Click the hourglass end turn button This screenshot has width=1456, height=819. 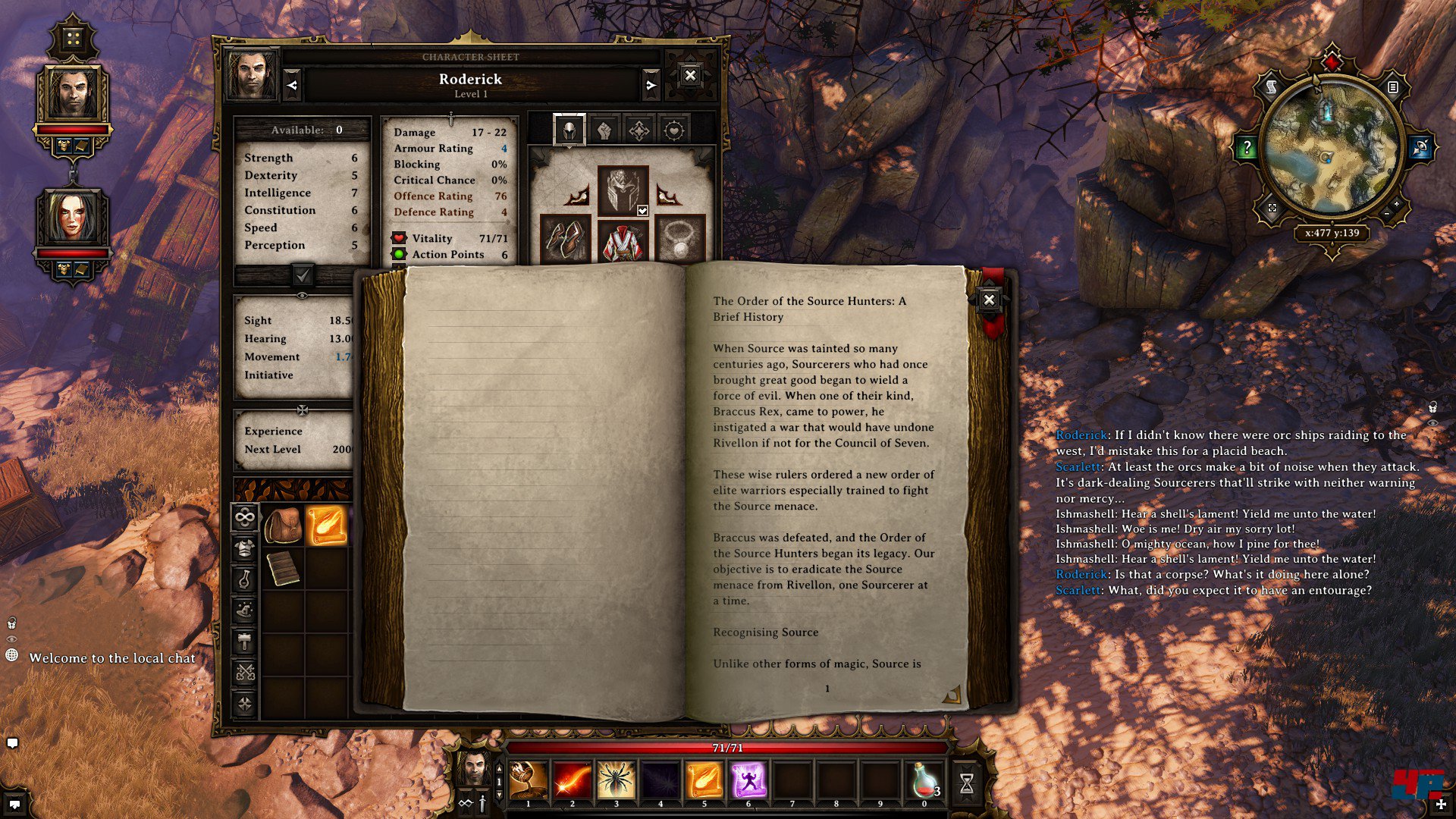(x=967, y=783)
